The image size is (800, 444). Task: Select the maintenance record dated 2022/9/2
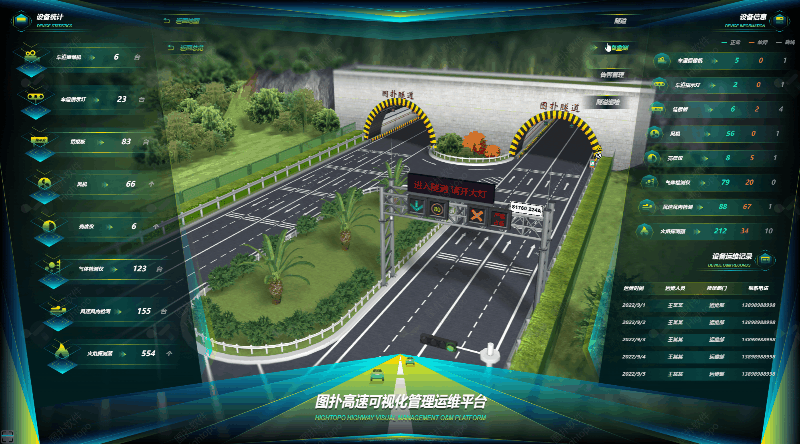click(700, 322)
